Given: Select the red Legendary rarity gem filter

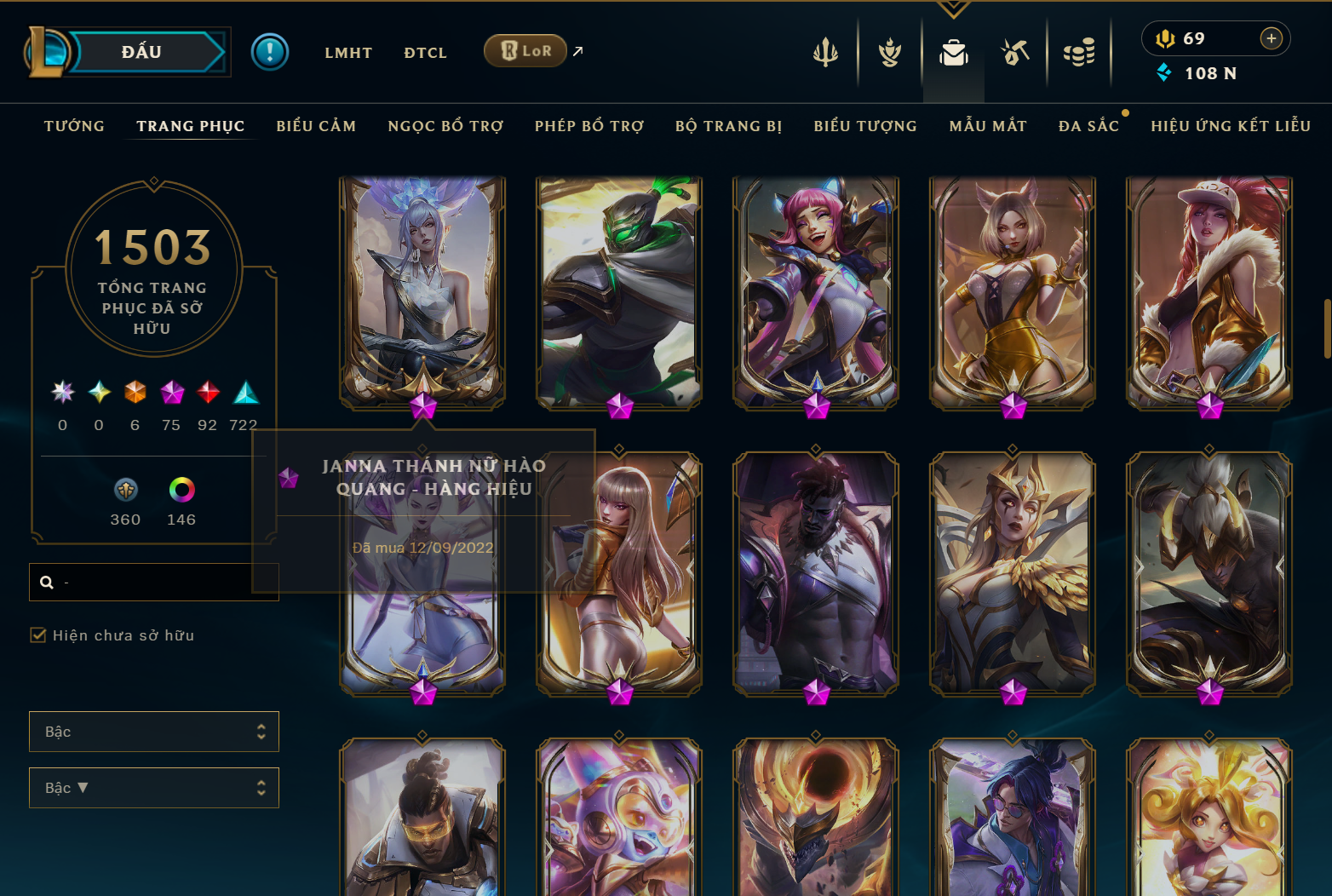Looking at the screenshot, I should point(207,393).
